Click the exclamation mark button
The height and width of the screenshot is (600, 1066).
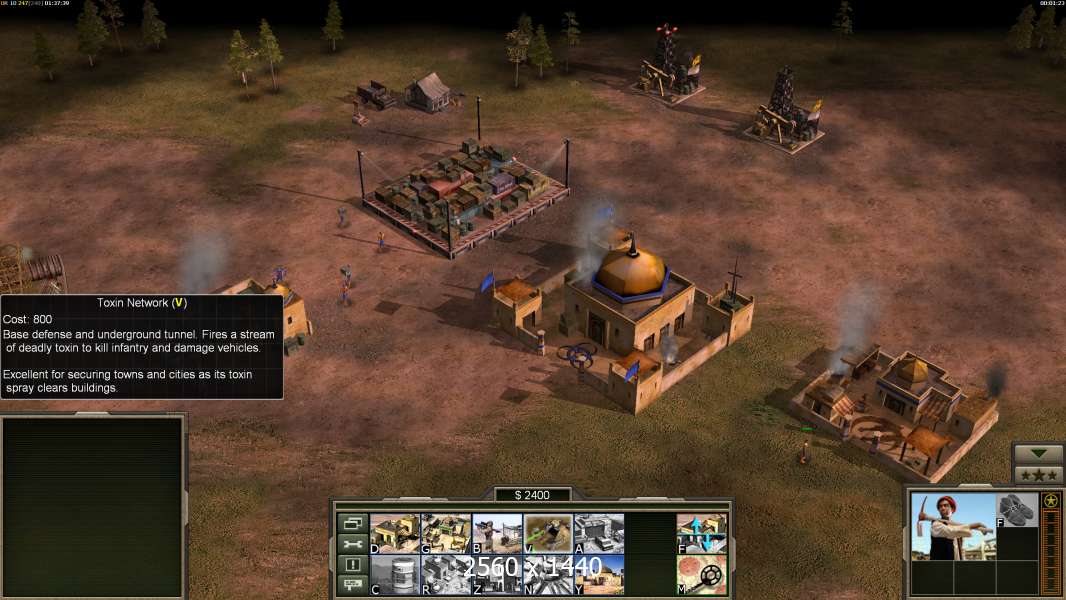(x=351, y=565)
